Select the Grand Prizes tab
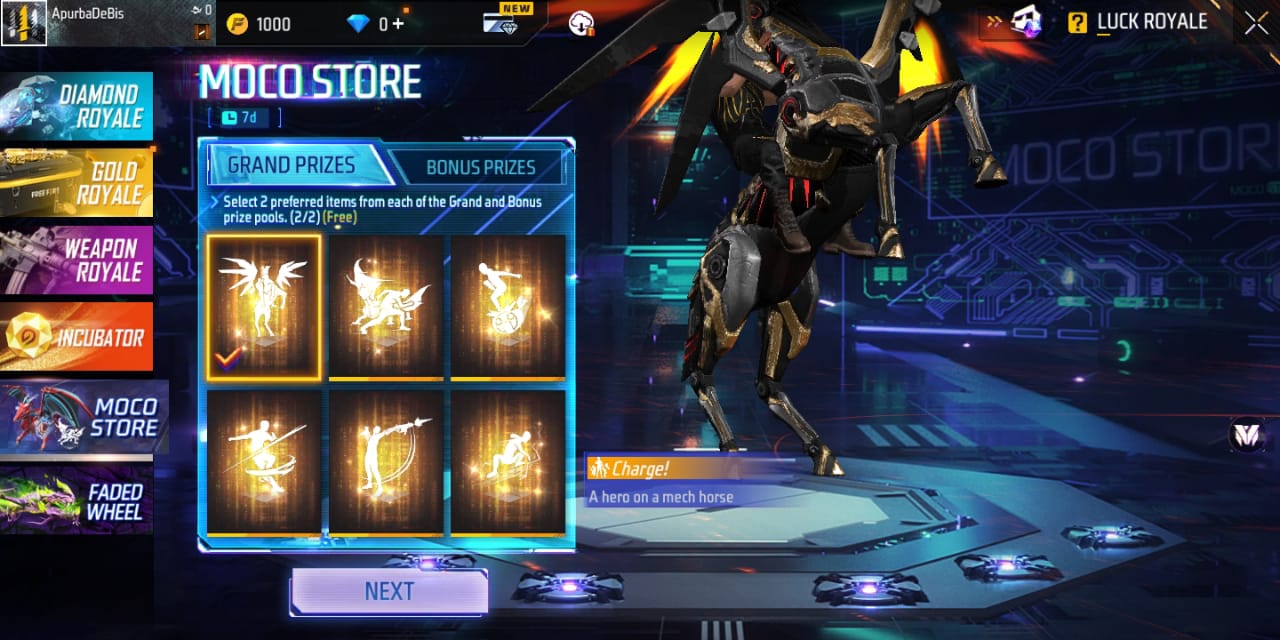The height and width of the screenshot is (640, 1280). (291, 166)
